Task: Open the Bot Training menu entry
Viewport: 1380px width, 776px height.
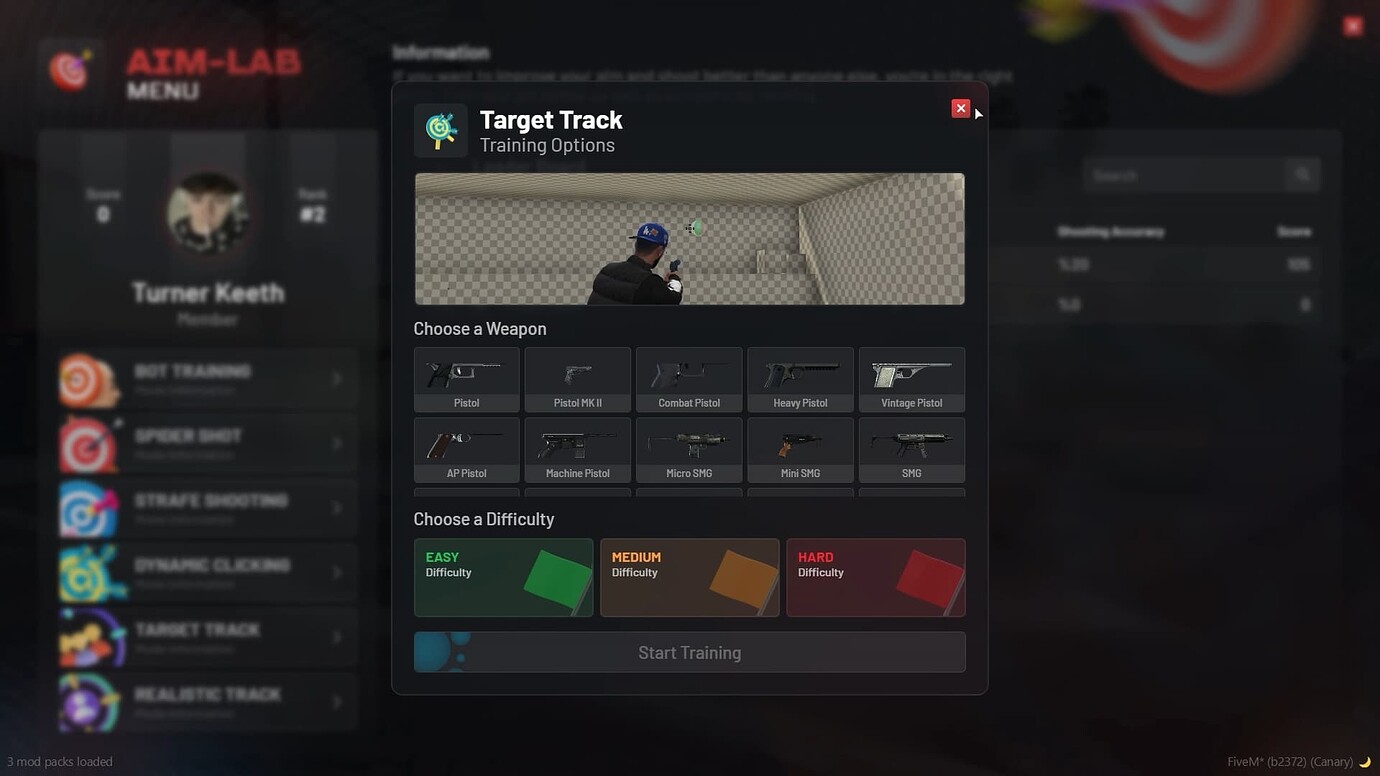Action: point(207,378)
